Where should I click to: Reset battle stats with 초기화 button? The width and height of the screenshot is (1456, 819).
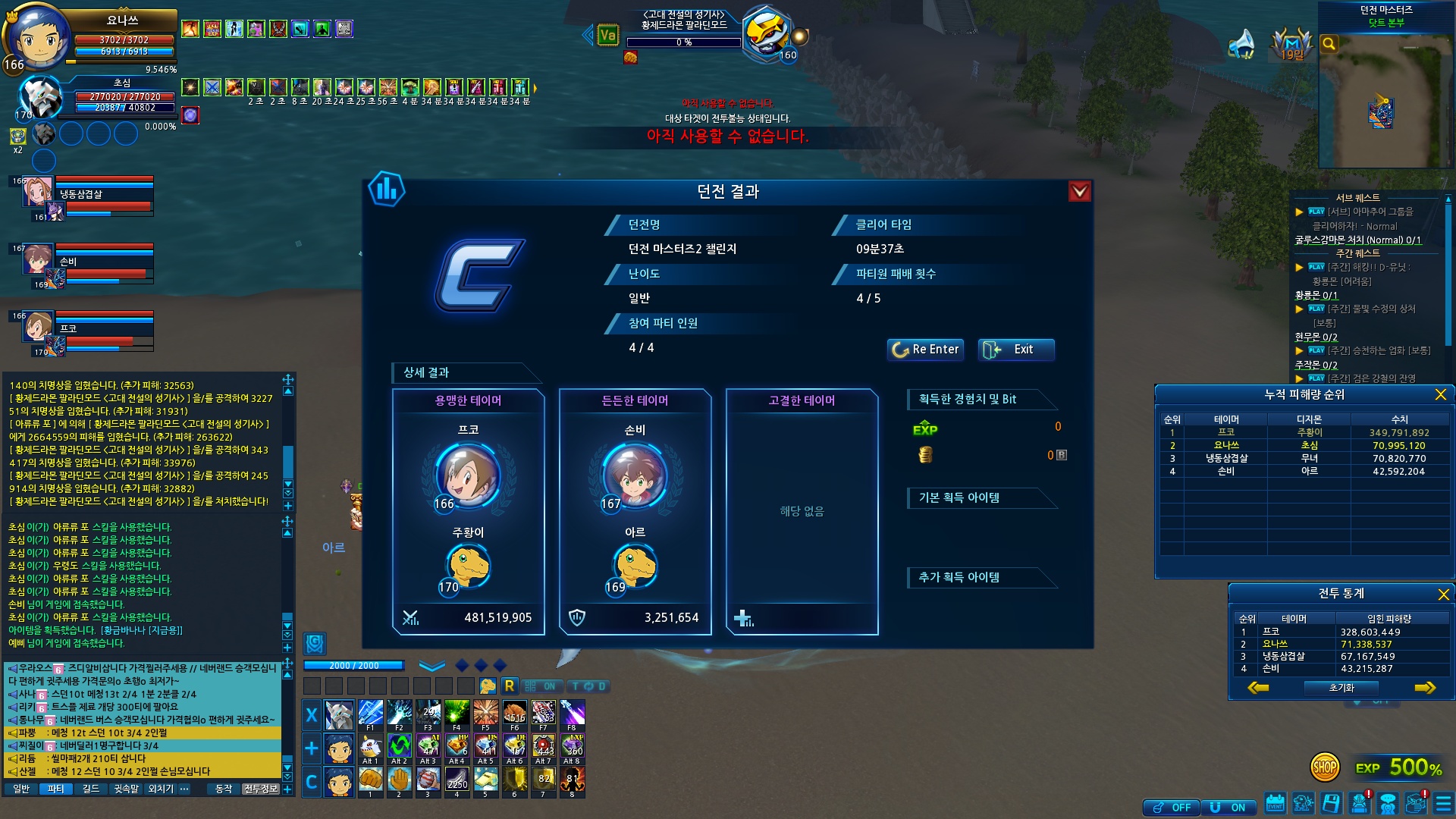click(1341, 688)
